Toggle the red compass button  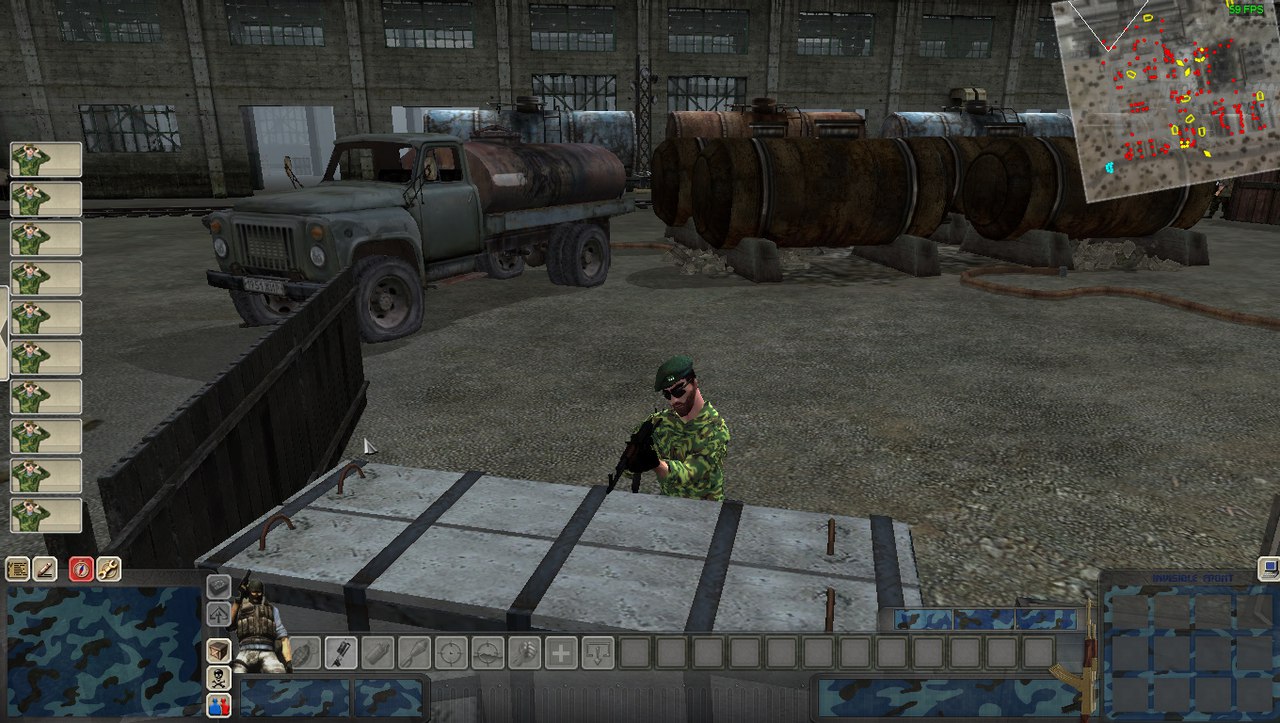click(x=81, y=569)
